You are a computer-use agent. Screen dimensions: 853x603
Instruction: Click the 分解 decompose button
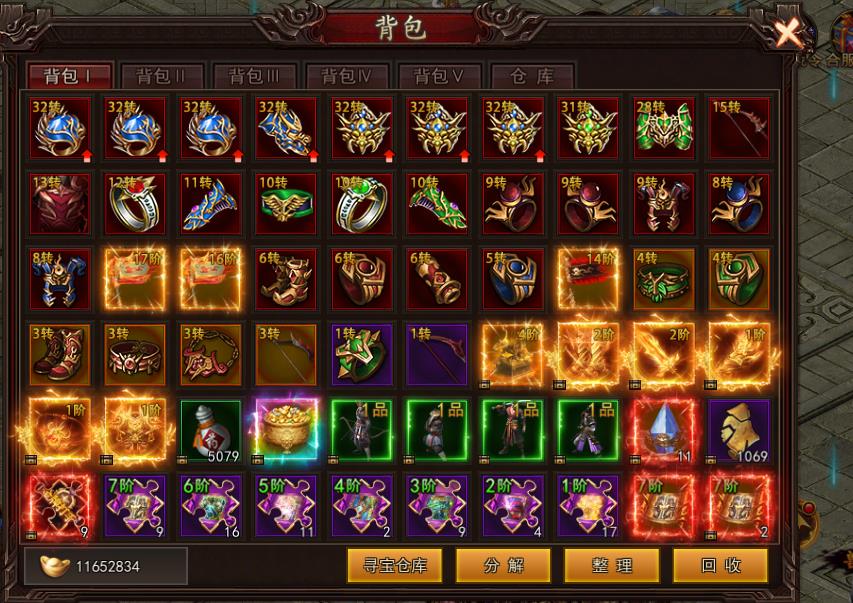coord(504,565)
